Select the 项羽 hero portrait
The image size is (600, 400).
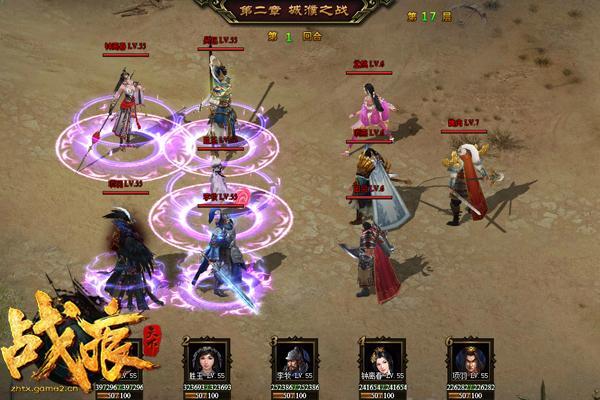click(x=469, y=357)
